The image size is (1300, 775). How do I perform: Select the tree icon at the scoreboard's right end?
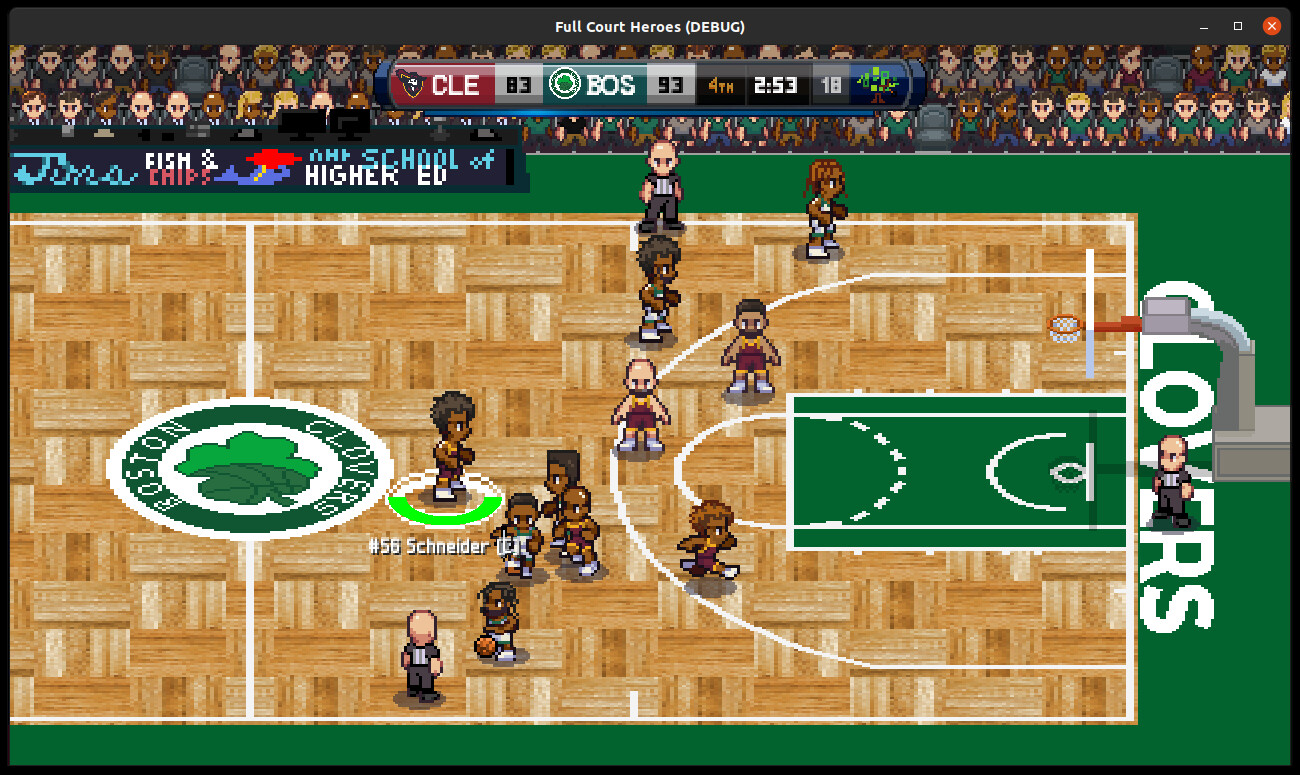pyautogui.click(x=878, y=85)
